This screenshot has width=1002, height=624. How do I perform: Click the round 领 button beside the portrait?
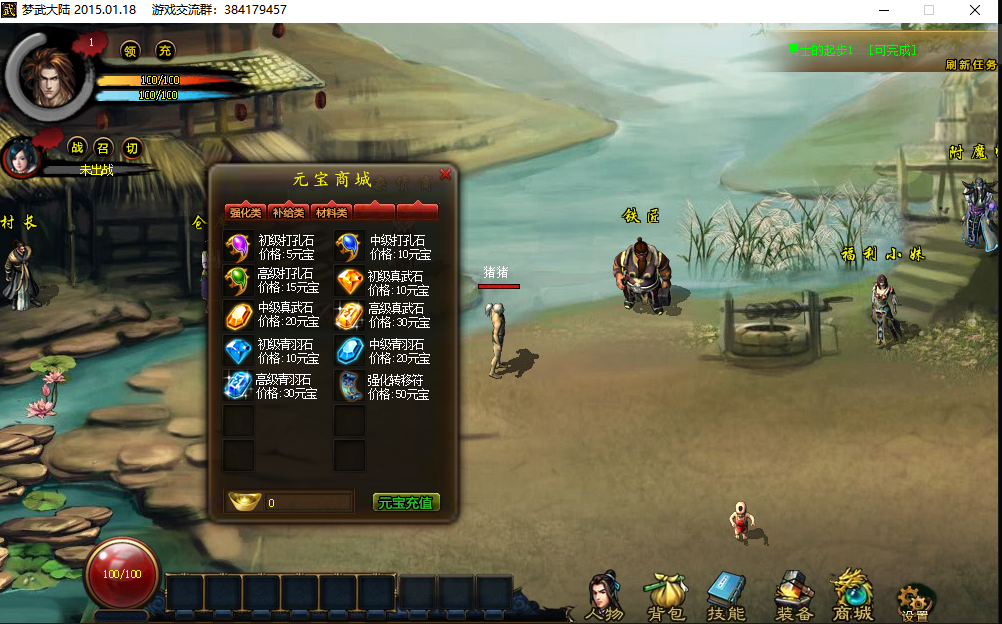[x=130, y=51]
